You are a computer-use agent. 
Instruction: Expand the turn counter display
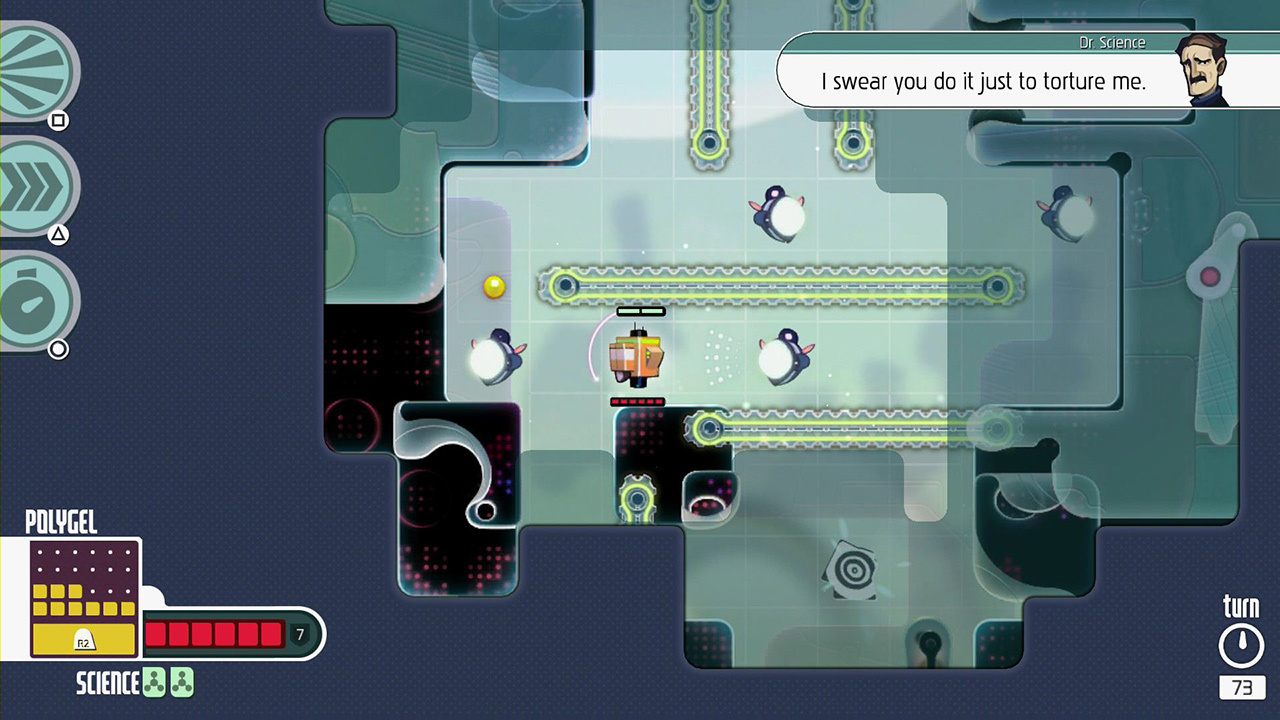tap(1241, 688)
